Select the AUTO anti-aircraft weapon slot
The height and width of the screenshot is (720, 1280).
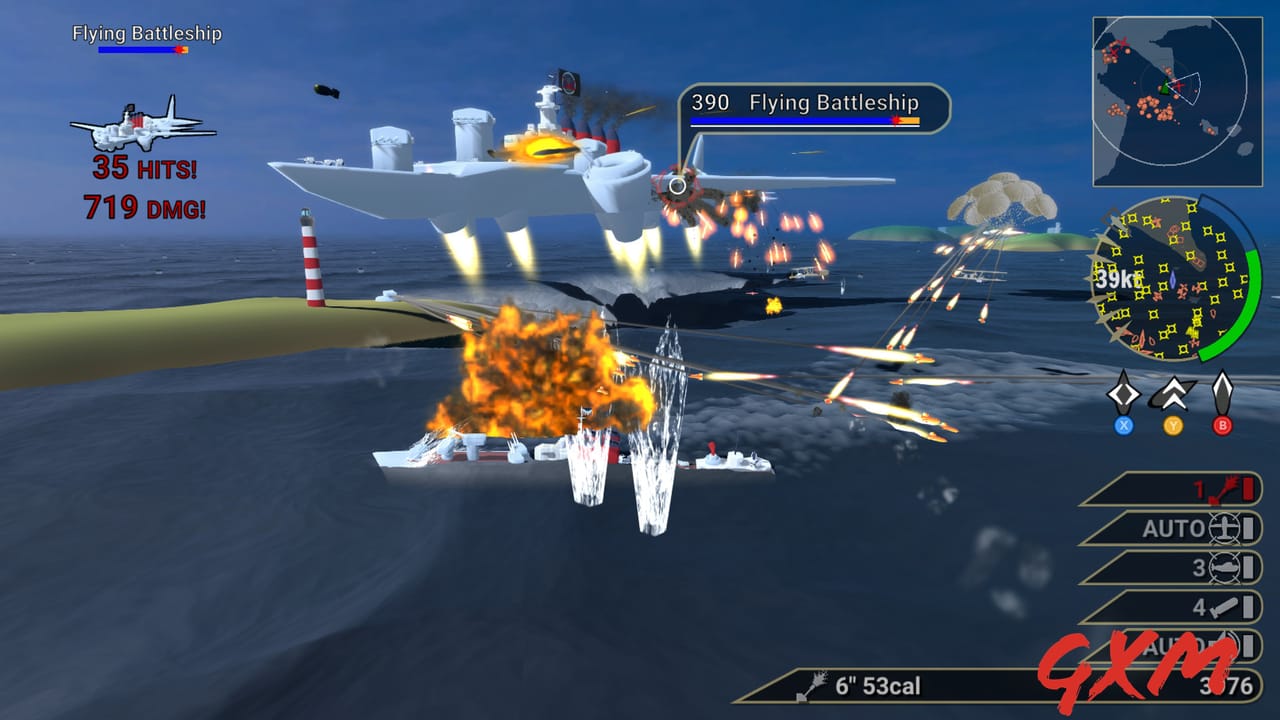point(1180,529)
